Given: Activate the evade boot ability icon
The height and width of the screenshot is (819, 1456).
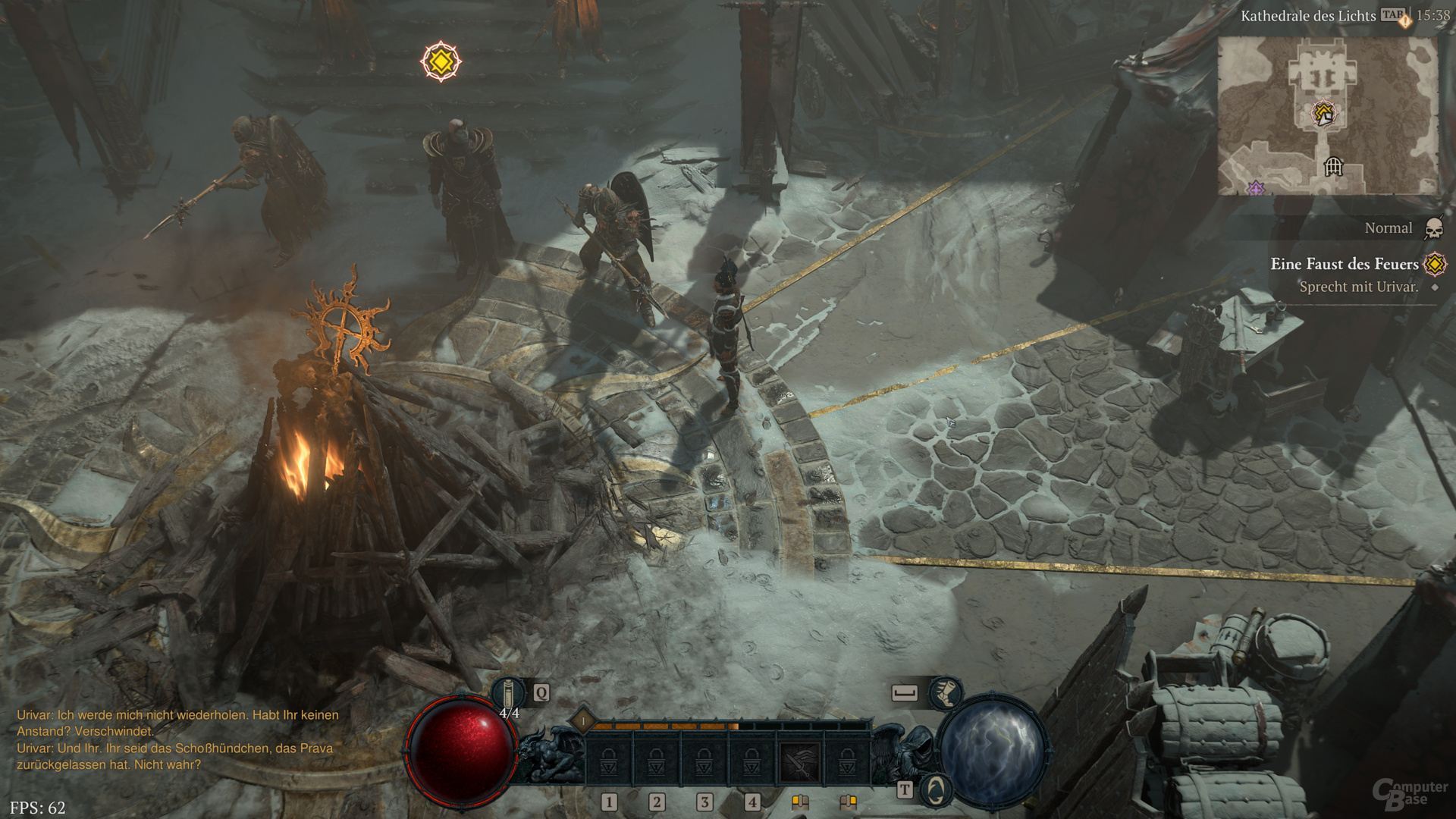Looking at the screenshot, I should click(x=945, y=692).
